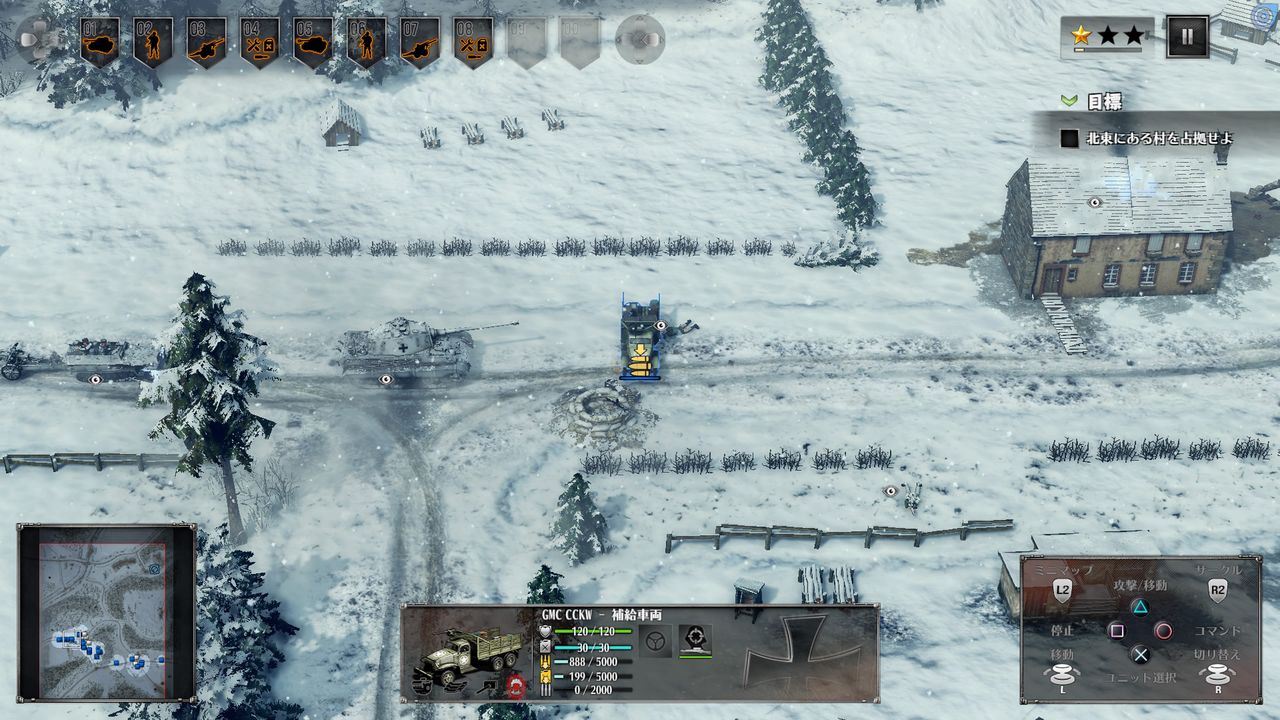
Task: Expand the D-pad selector left of group bar
Action: click(x=36, y=38)
